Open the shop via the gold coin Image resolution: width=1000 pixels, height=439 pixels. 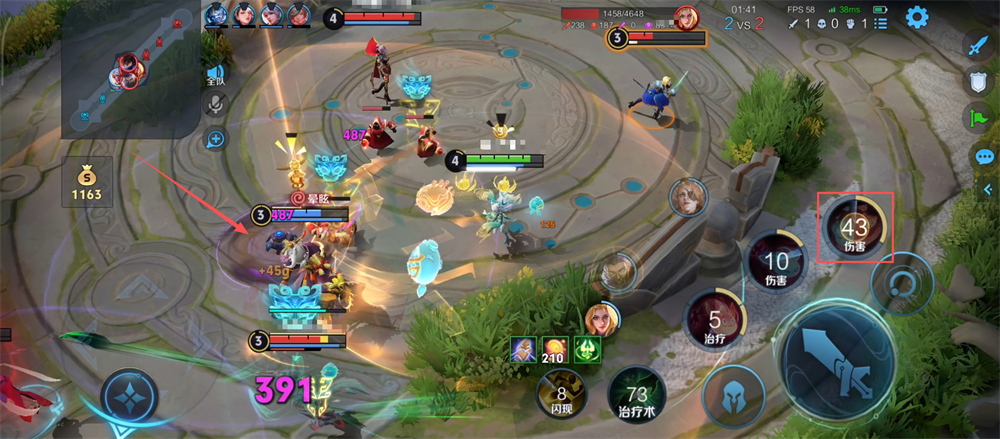(x=86, y=181)
